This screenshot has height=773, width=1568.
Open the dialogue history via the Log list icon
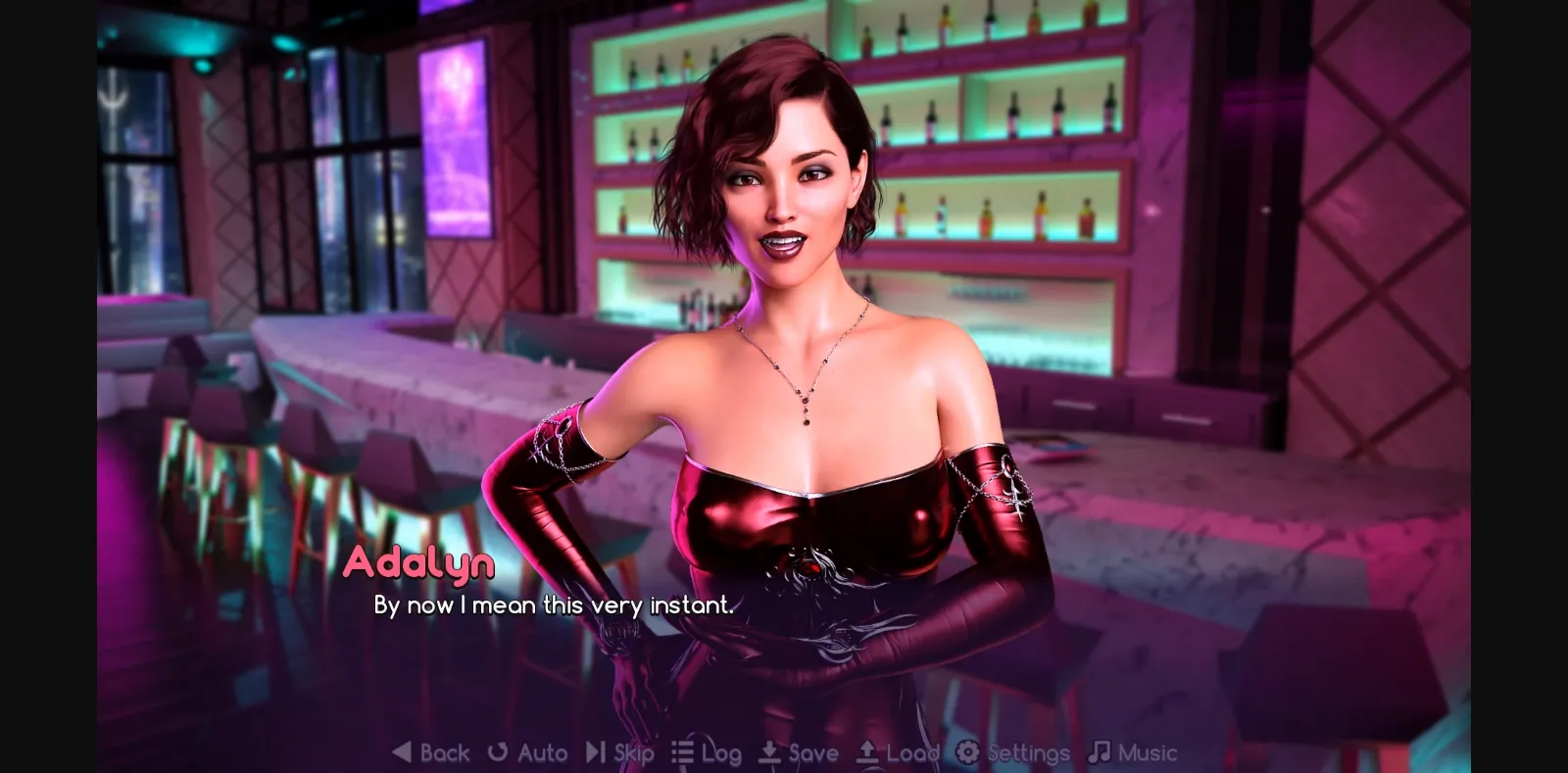[x=681, y=752]
